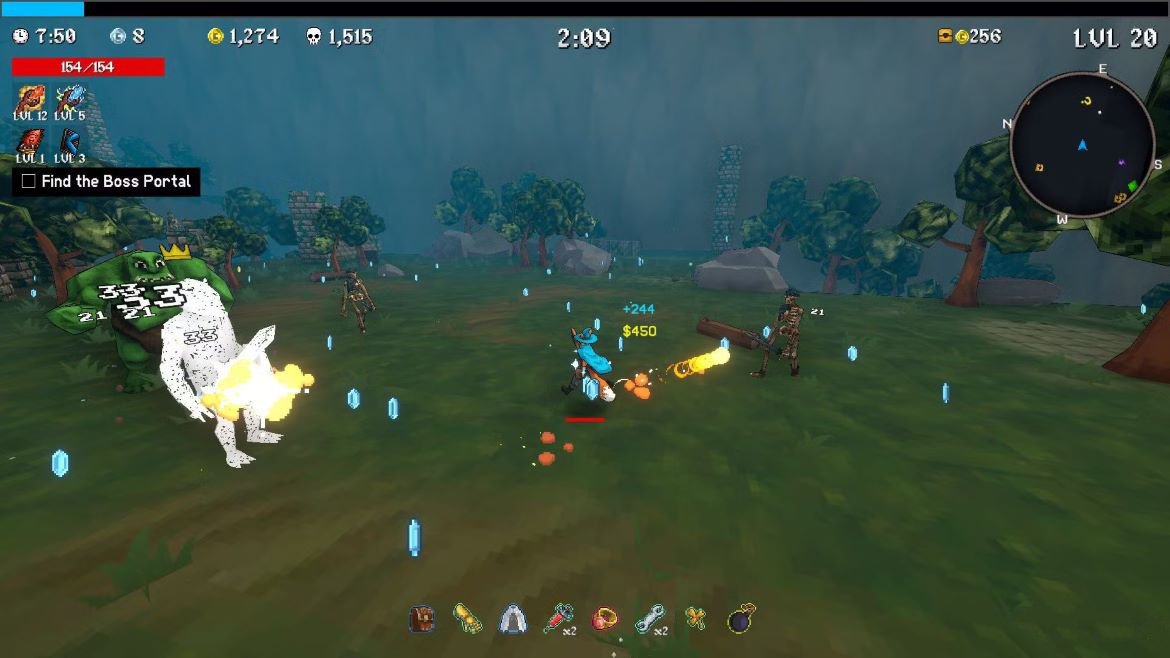This screenshot has width=1170, height=658.
Task: Select the yellow question mark minimap marker
Action: coord(1086,101)
